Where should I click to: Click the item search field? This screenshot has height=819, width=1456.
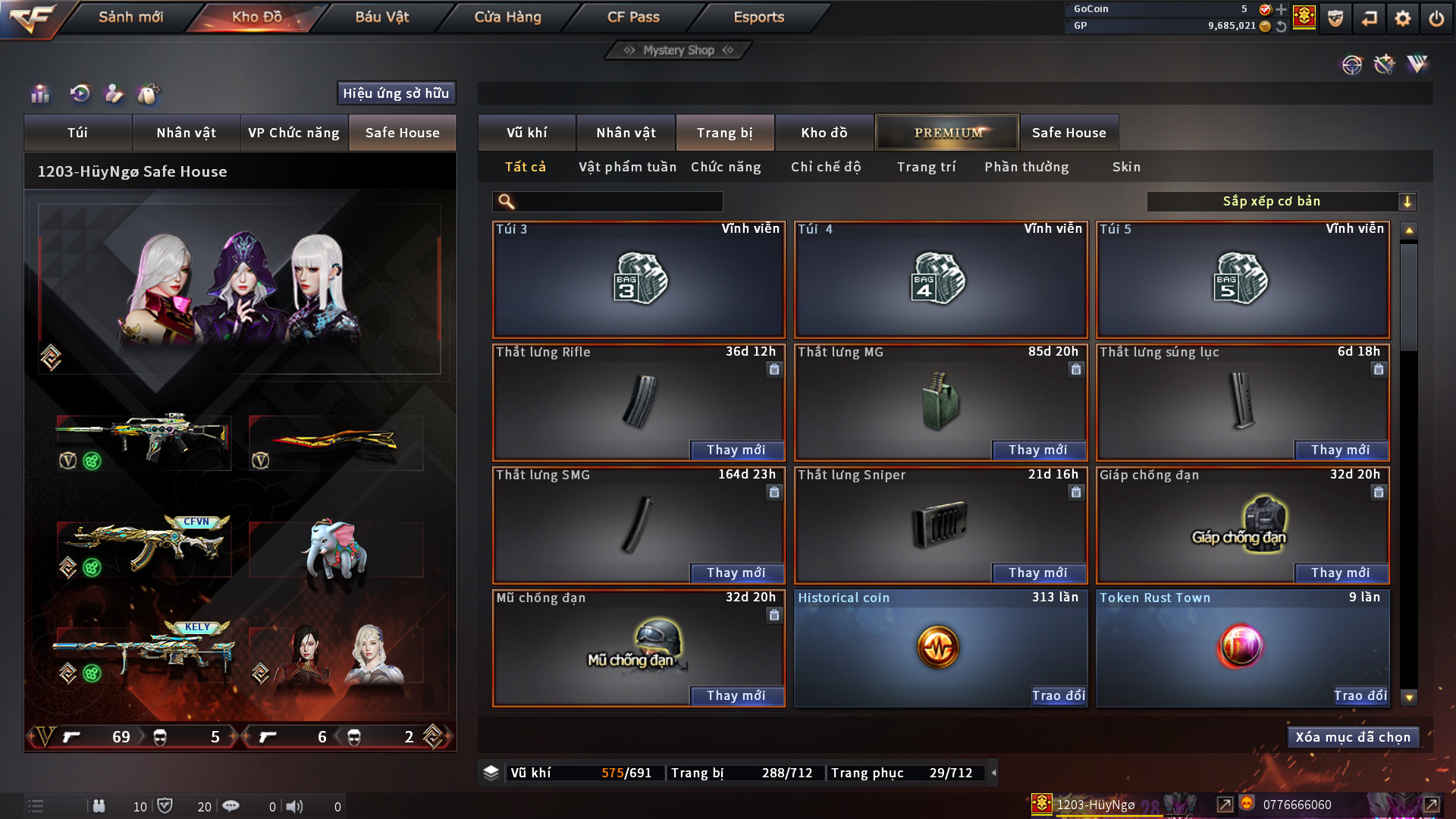[618, 202]
